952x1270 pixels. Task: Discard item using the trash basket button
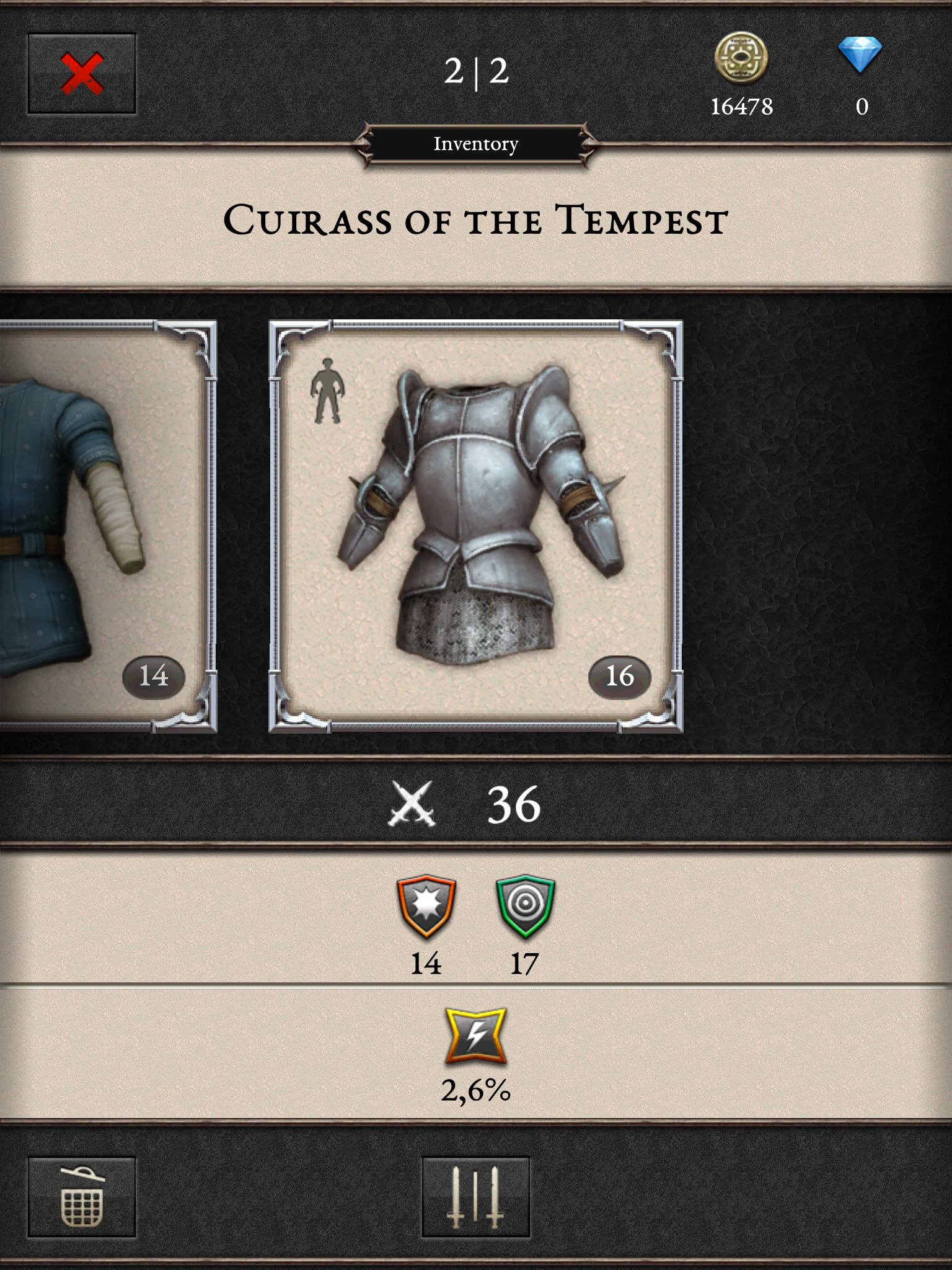pos(81,1197)
